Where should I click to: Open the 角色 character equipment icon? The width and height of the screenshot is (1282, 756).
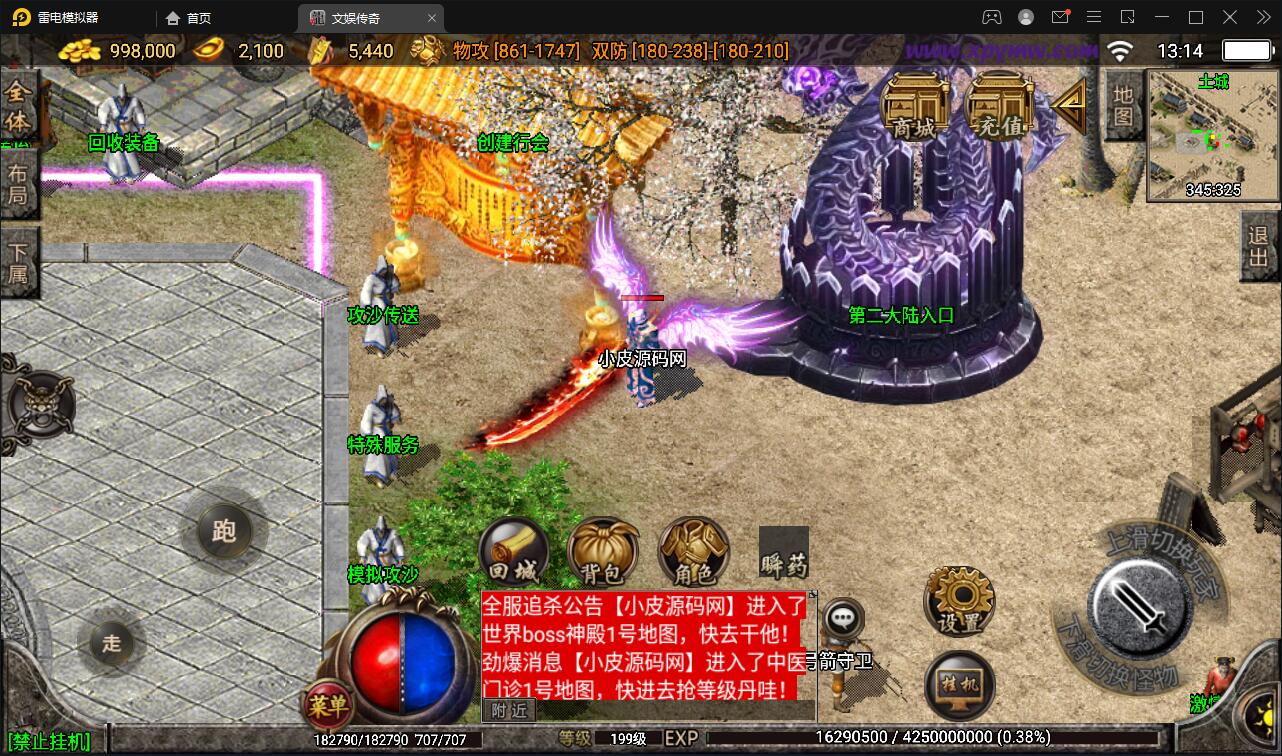tap(692, 551)
